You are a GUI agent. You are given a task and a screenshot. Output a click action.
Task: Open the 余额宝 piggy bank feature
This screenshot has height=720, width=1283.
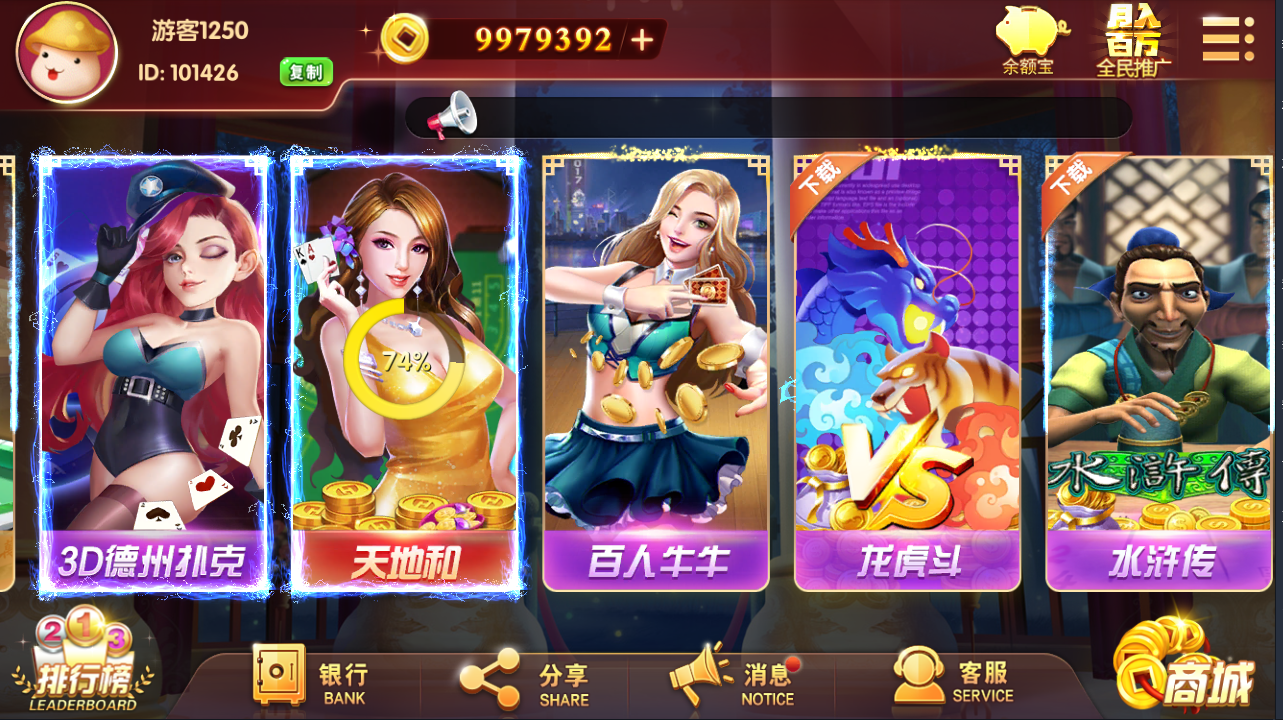coord(1032,38)
